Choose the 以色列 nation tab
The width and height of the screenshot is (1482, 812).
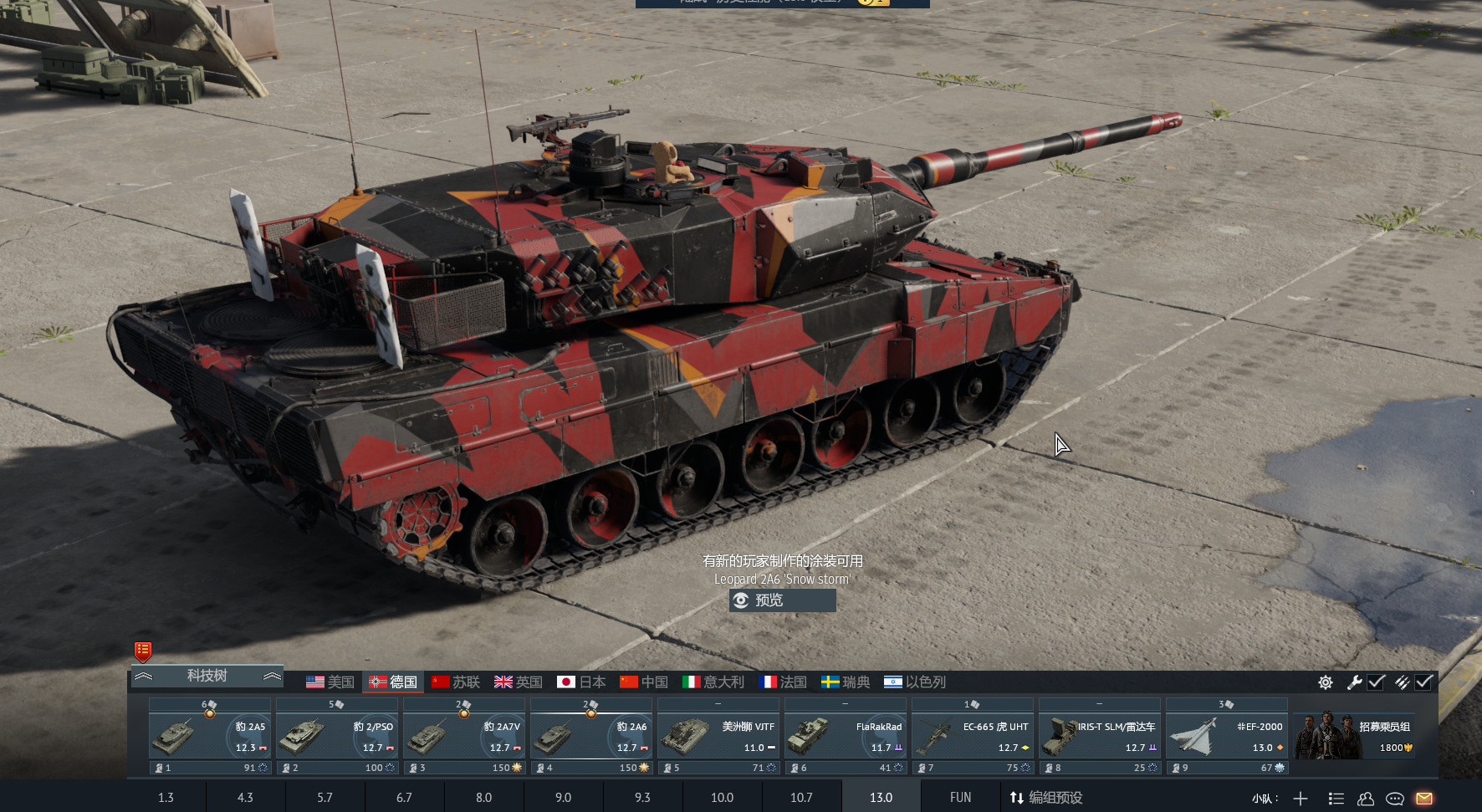[x=915, y=682]
